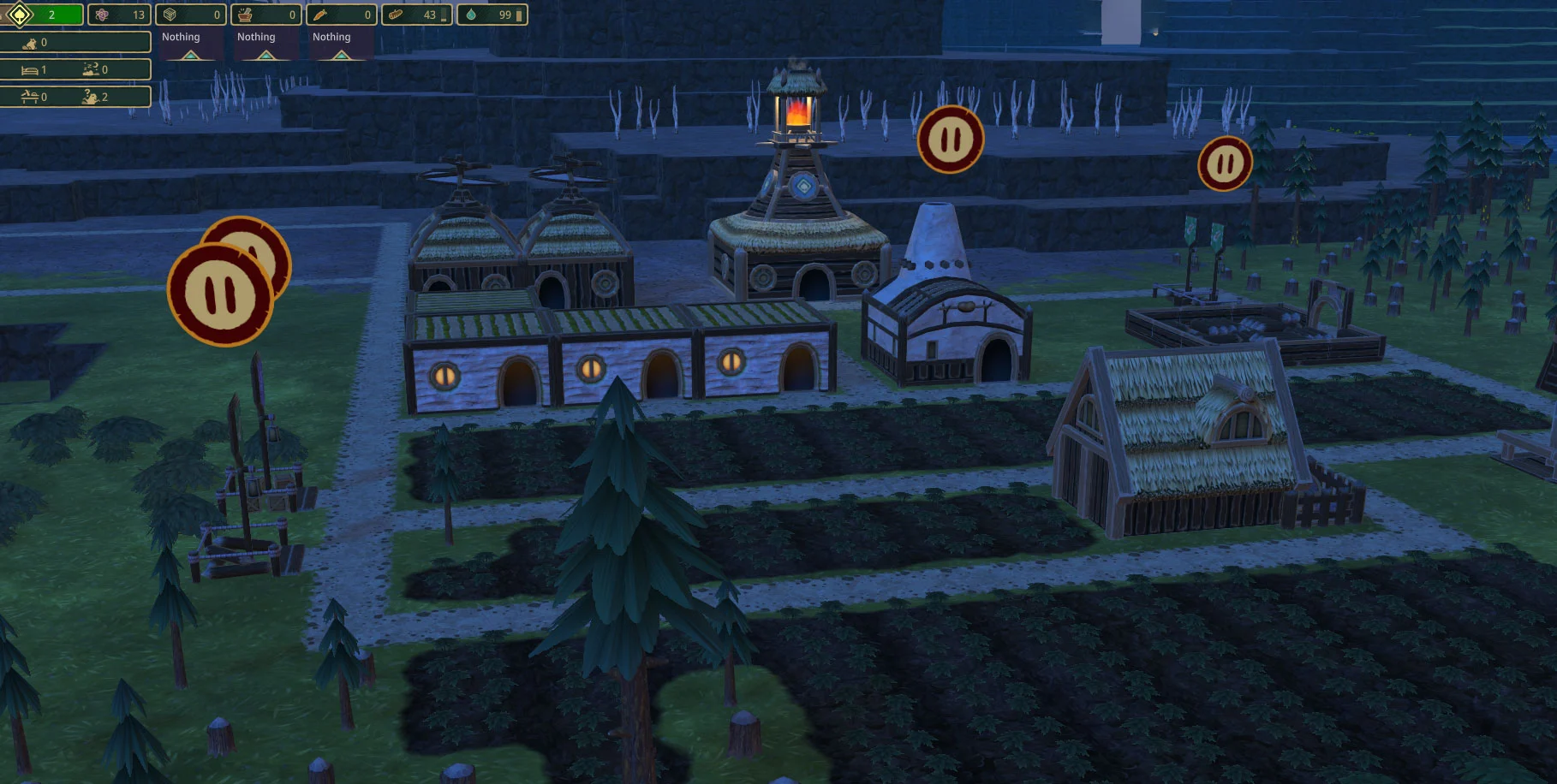This screenshot has width=1557, height=784.
Task: Click the beaver population count panel
Action: click(75, 42)
